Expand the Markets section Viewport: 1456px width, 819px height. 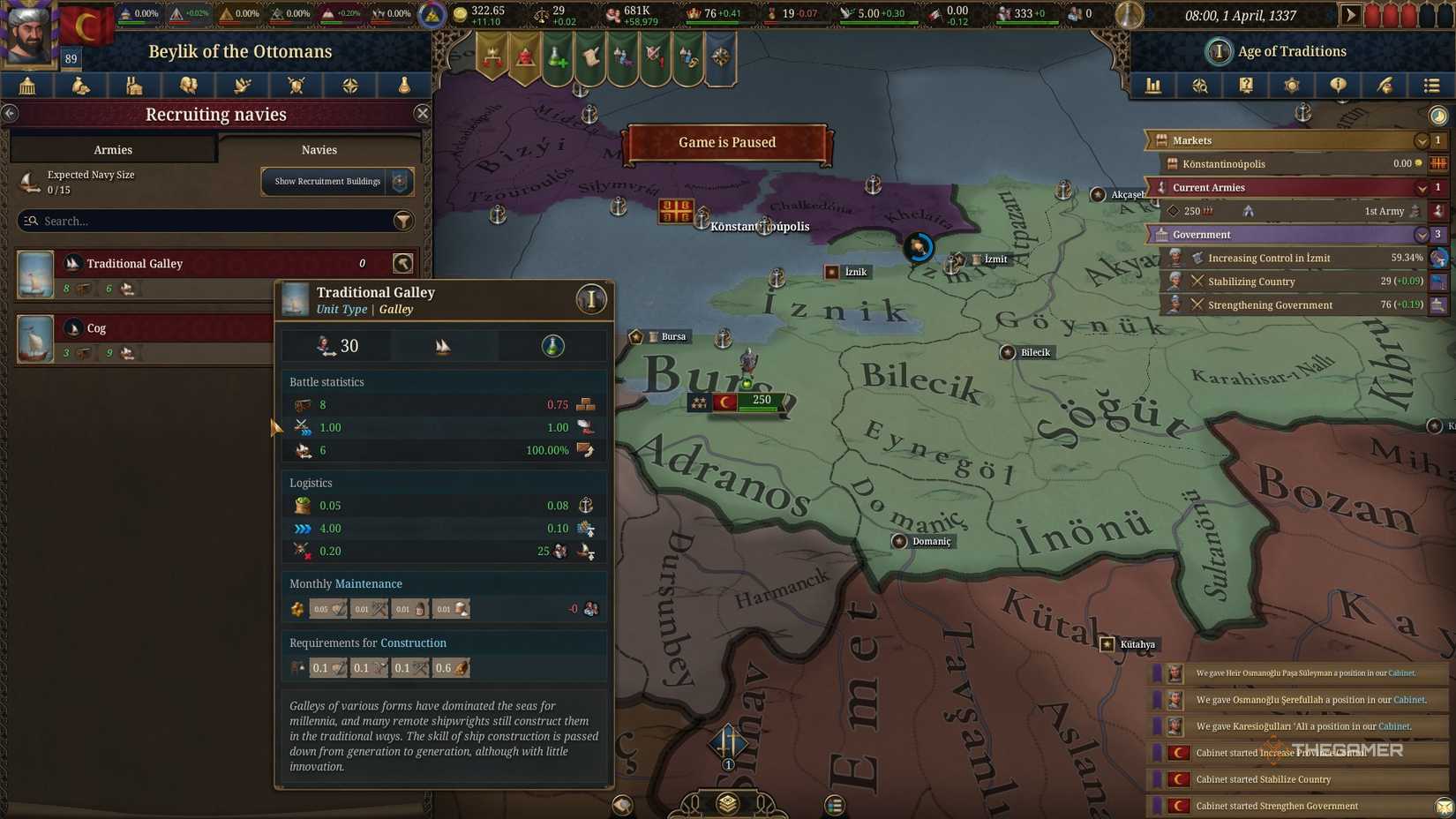[x=1422, y=139]
